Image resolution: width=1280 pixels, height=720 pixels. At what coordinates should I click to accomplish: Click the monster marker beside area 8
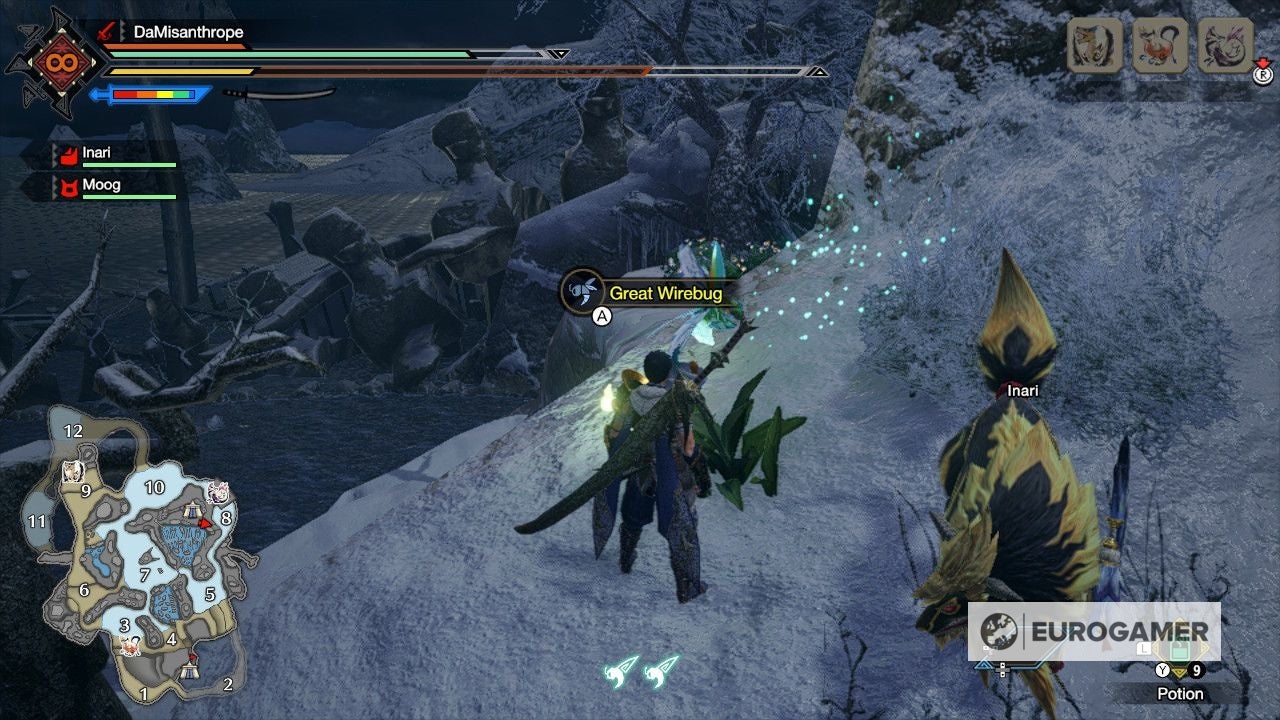[219, 493]
